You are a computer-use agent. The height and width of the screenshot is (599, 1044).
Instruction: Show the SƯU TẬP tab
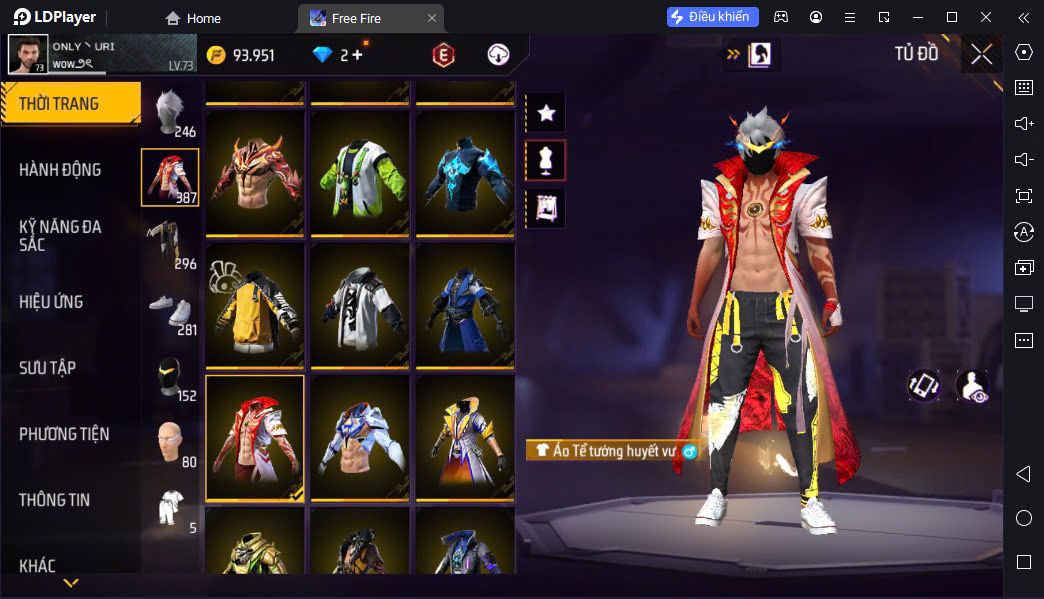[47, 368]
